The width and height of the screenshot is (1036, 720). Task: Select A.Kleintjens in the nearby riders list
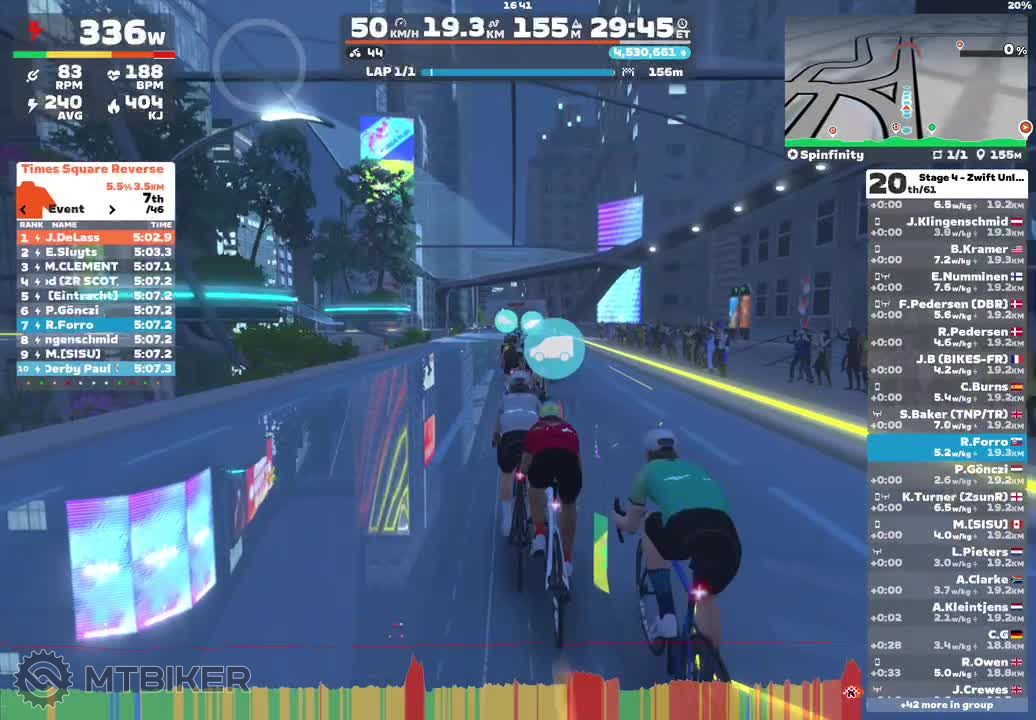946,612
